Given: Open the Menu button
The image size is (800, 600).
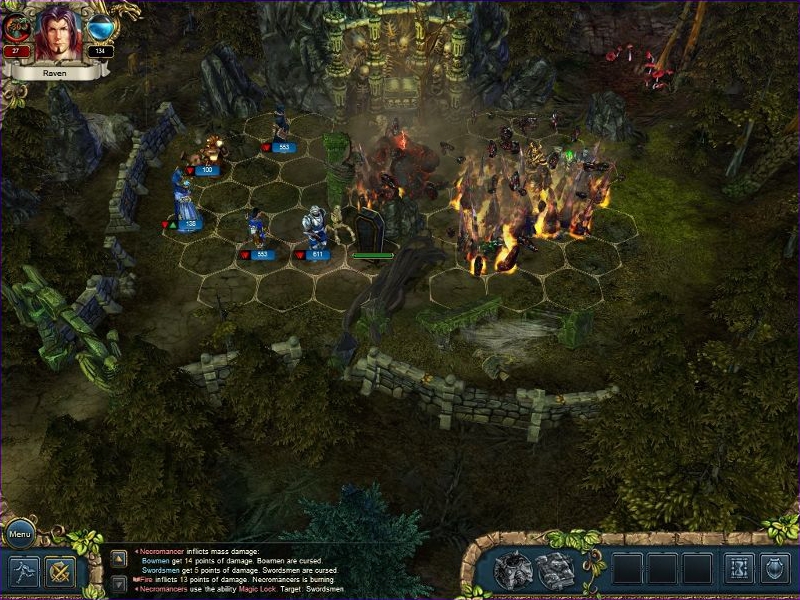Looking at the screenshot, I should pos(19,533).
